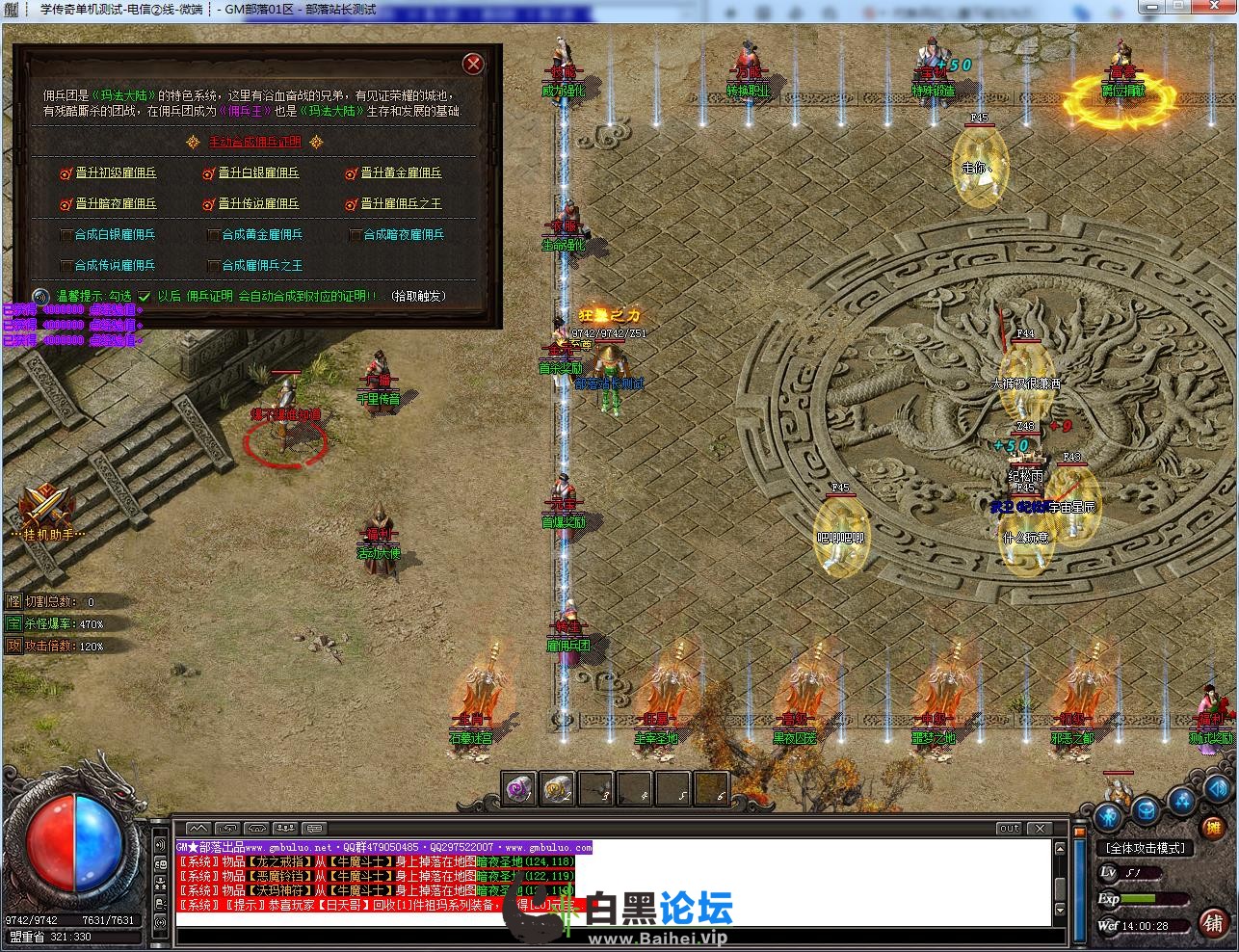Image resolution: width=1239 pixels, height=952 pixels.
Task: Choose the 晋升传说雇佣兵 option
Action: pyautogui.click(x=258, y=204)
